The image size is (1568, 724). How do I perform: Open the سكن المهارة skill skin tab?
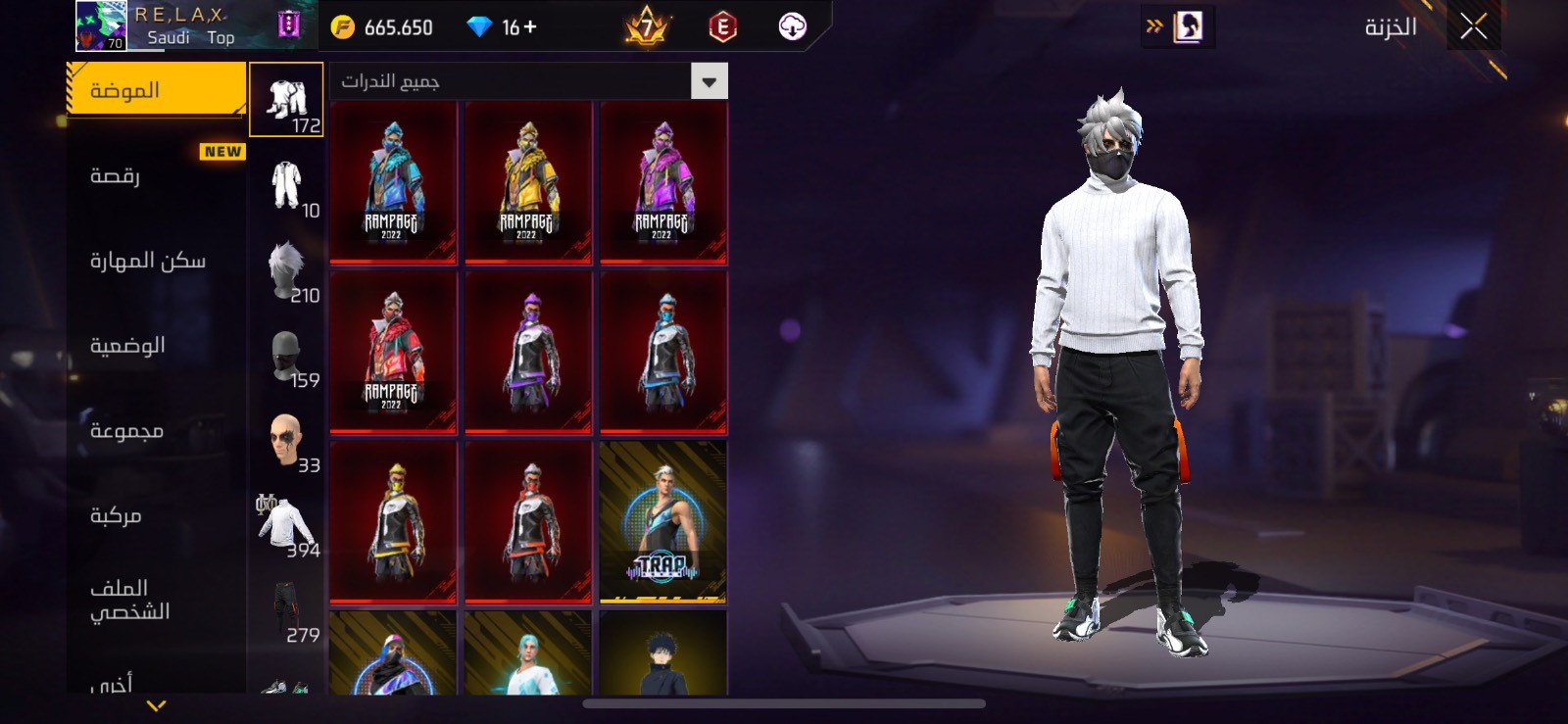157,261
